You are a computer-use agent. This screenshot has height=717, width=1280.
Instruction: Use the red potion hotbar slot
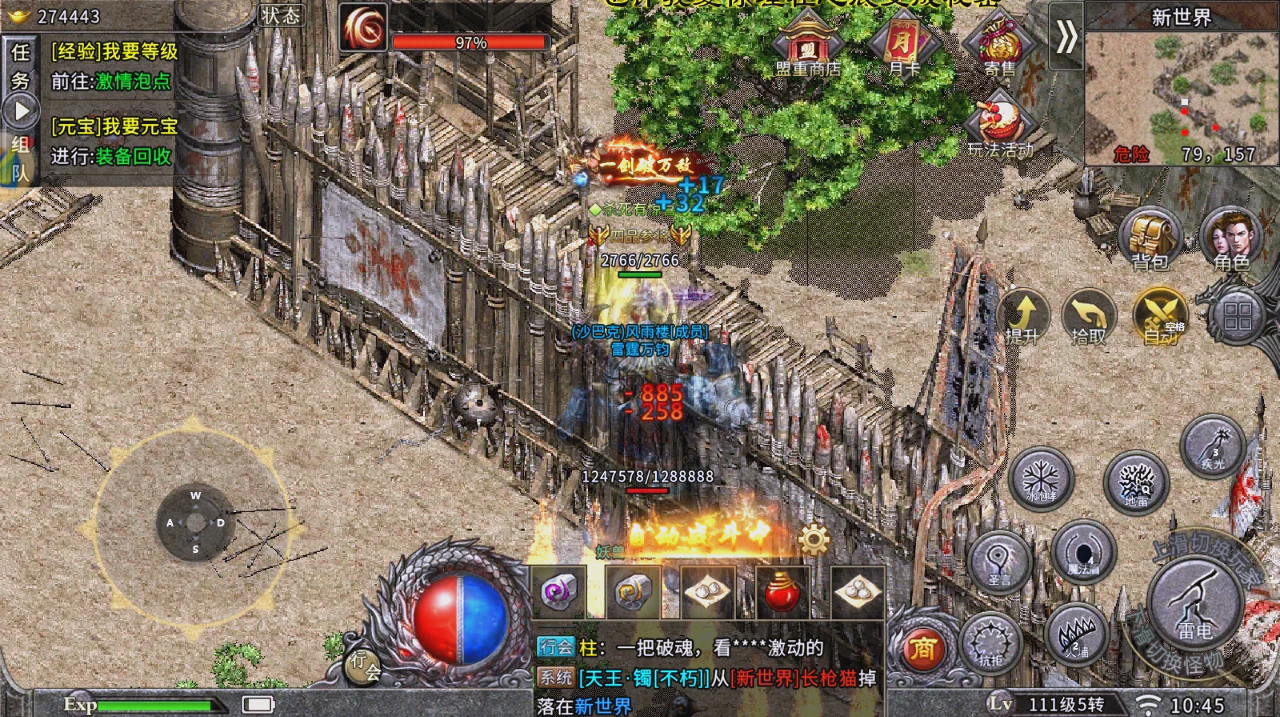click(782, 592)
